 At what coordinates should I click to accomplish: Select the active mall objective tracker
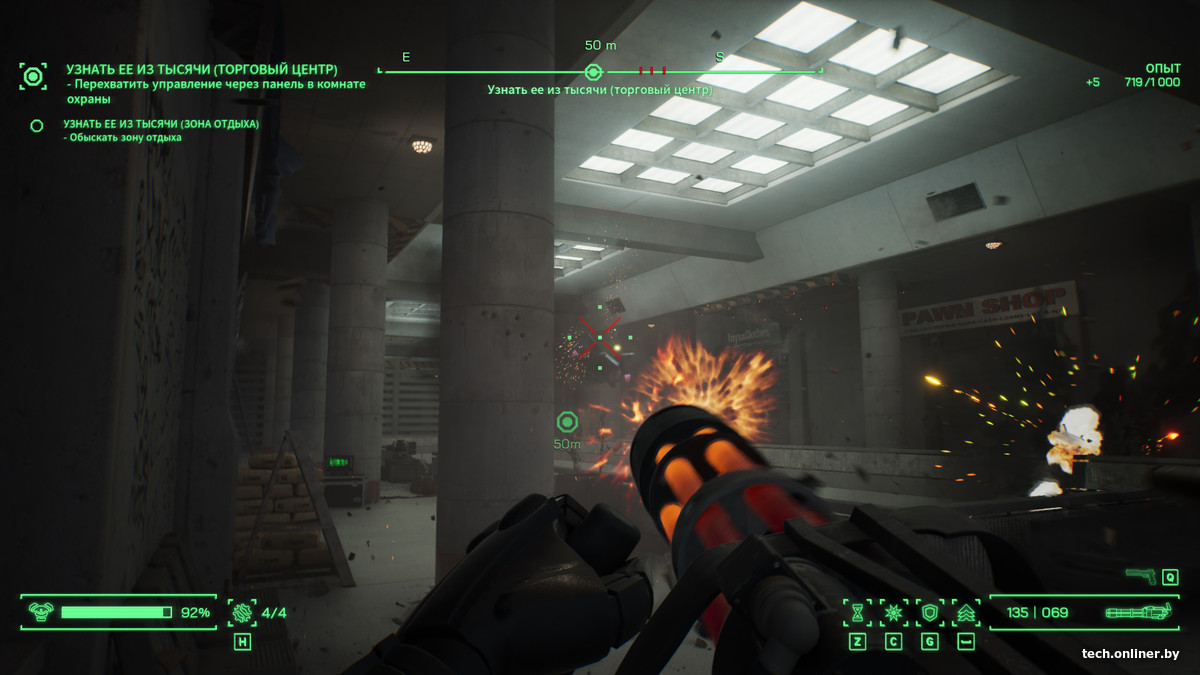33,76
